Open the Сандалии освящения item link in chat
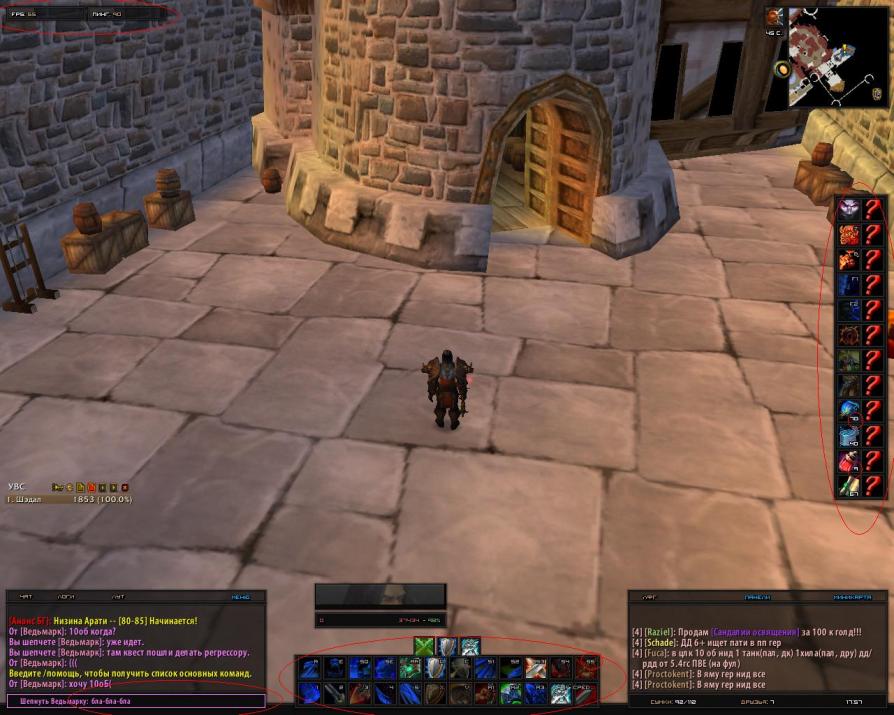The width and height of the screenshot is (894, 715). (756, 632)
